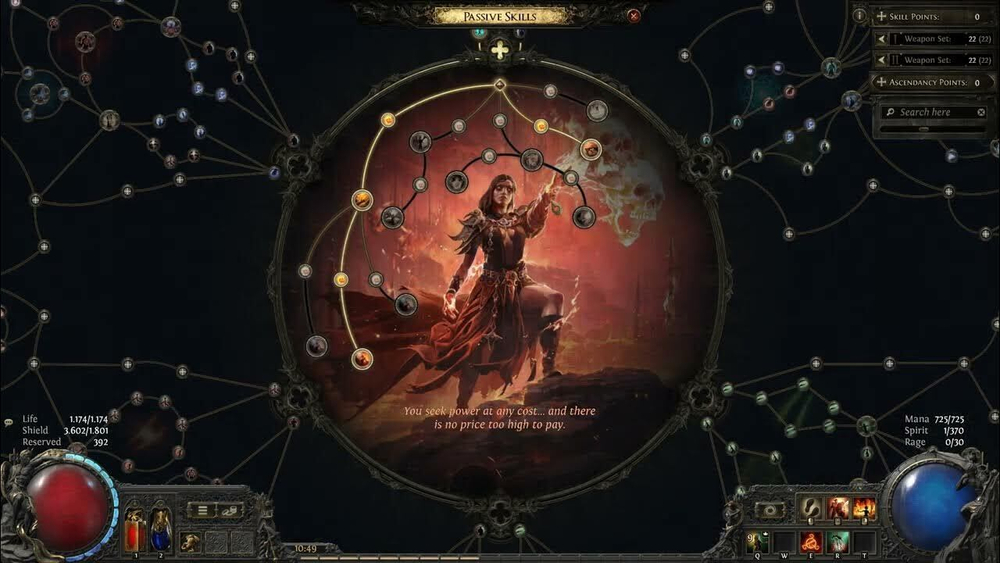The width and height of the screenshot is (1000, 563).
Task: Select the footprint skill icon
Action: pyautogui.click(x=812, y=509)
